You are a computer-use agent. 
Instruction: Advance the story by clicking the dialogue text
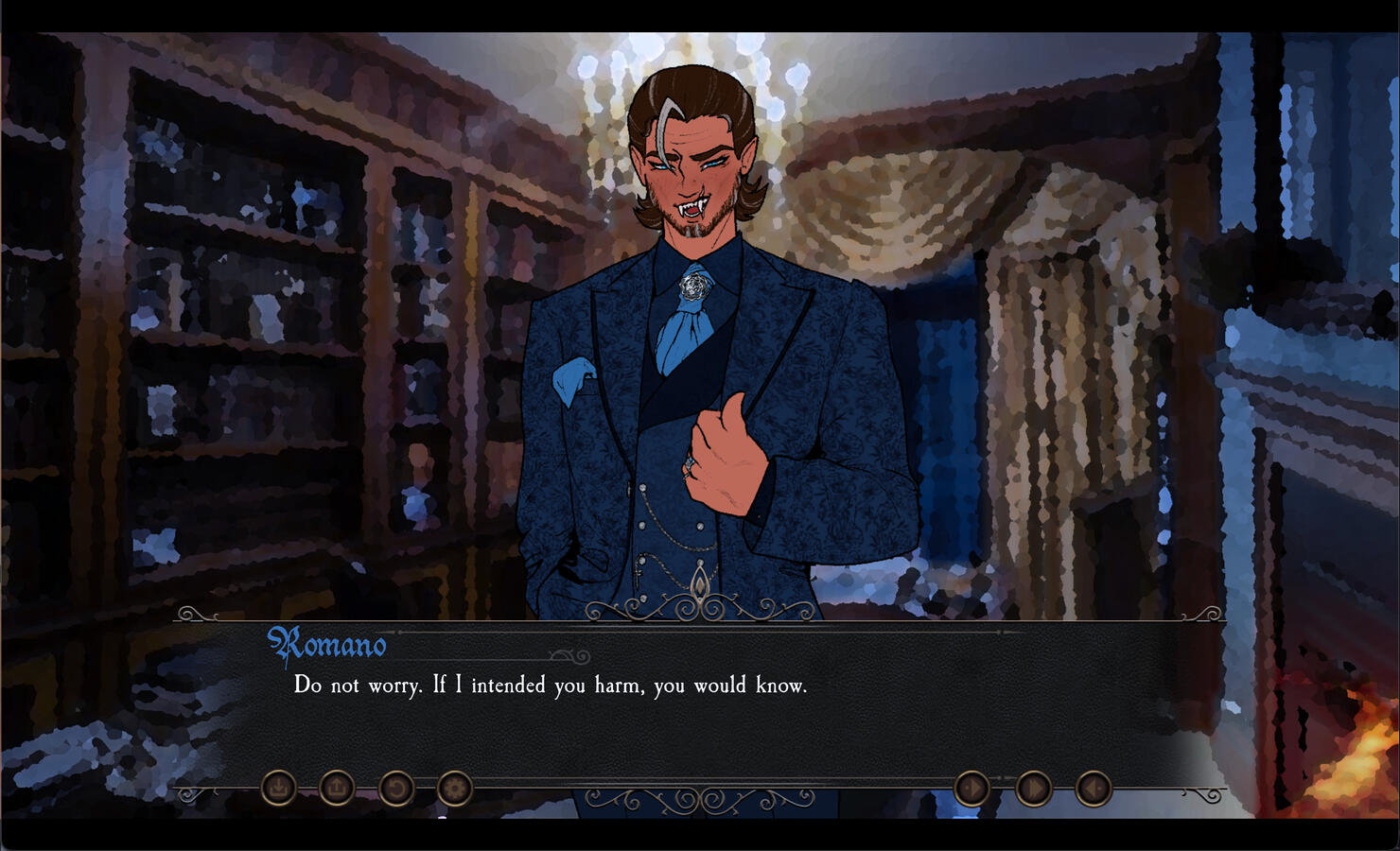(551, 686)
